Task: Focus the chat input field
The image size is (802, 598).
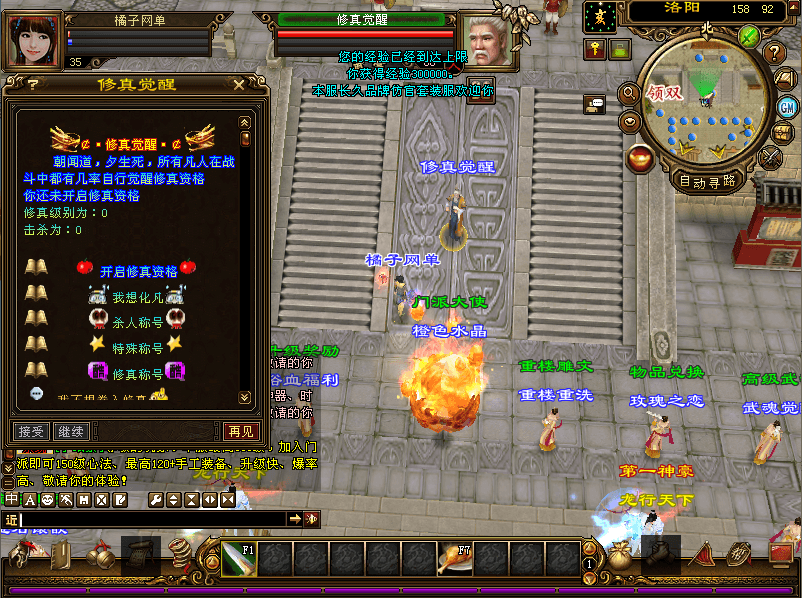Action: [150, 519]
